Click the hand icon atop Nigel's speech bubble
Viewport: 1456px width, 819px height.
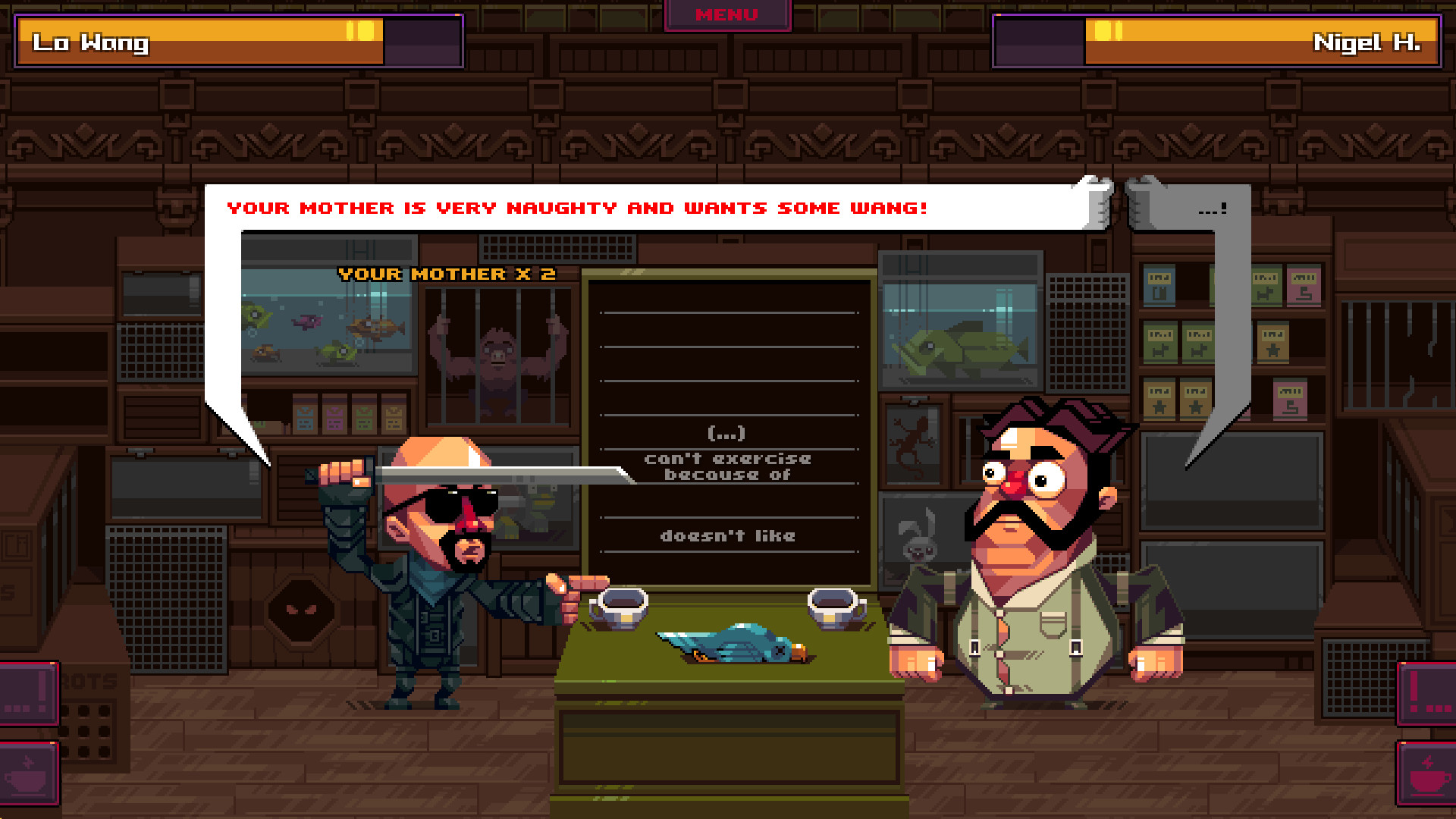(x=1143, y=197)
